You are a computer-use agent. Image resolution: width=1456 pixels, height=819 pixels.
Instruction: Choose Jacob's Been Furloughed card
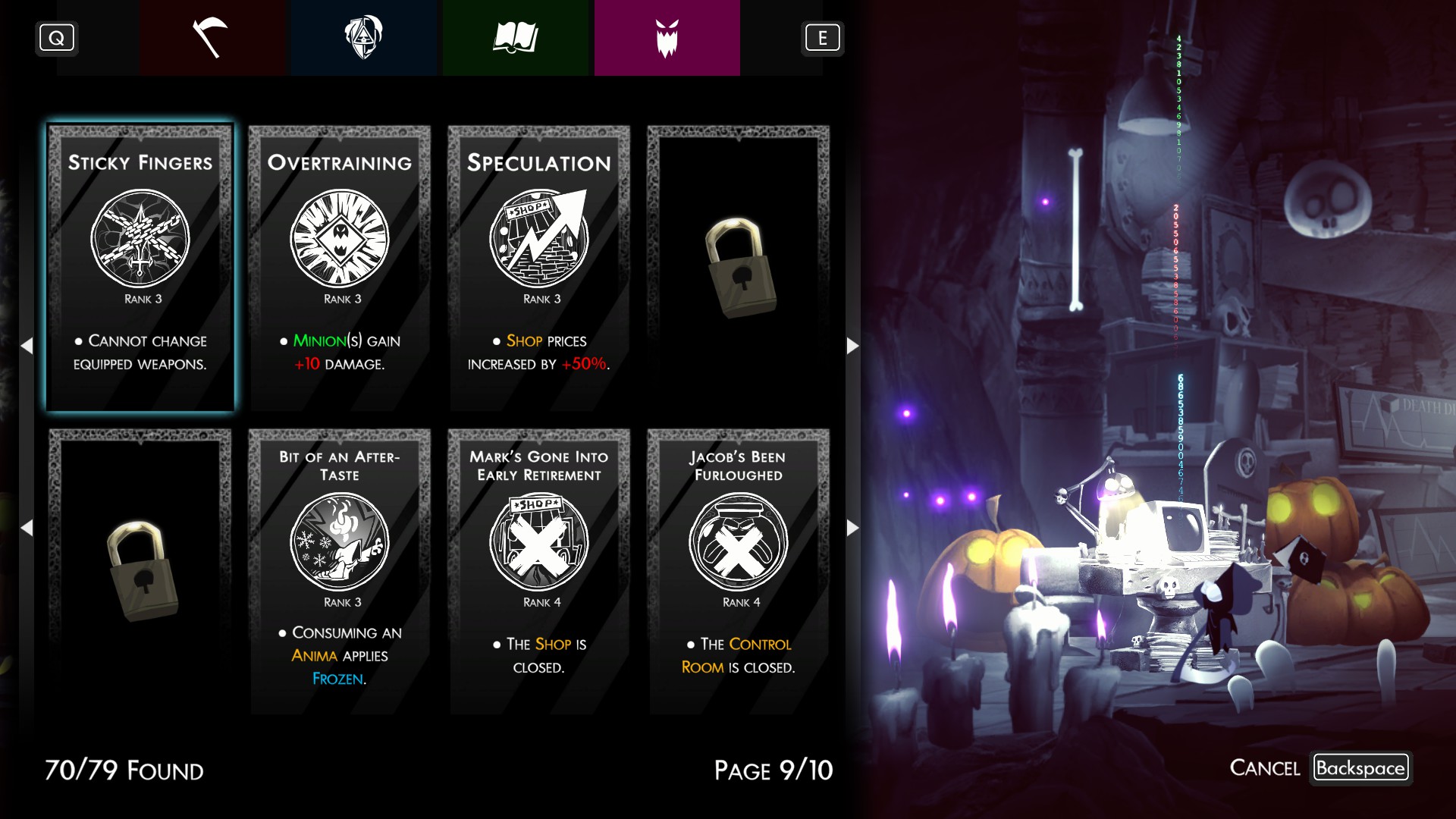click(x=738, y=571)
